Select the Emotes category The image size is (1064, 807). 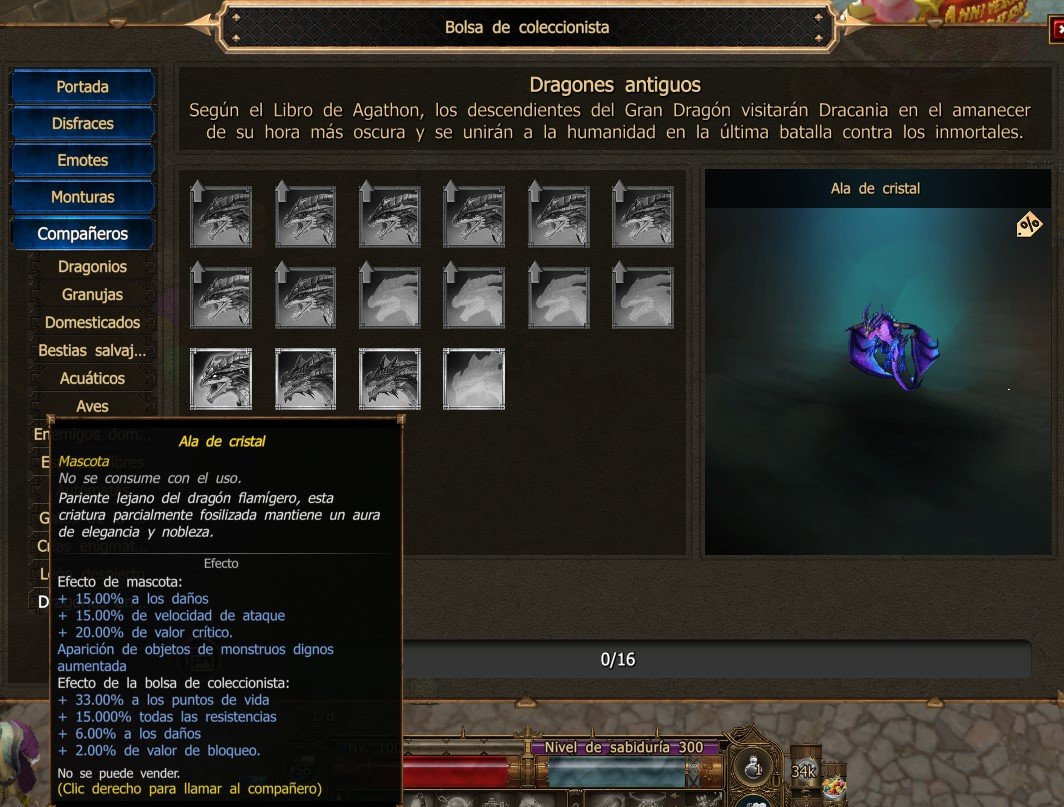click(82, 160)
